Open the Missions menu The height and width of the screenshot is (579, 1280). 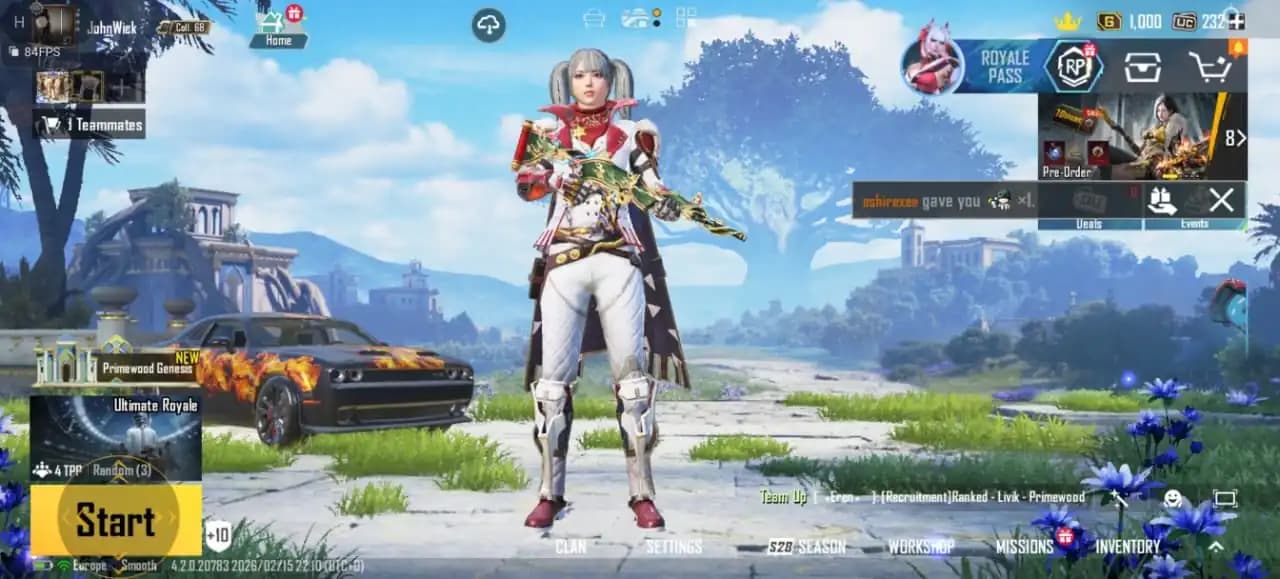(x=1024, y=546)
